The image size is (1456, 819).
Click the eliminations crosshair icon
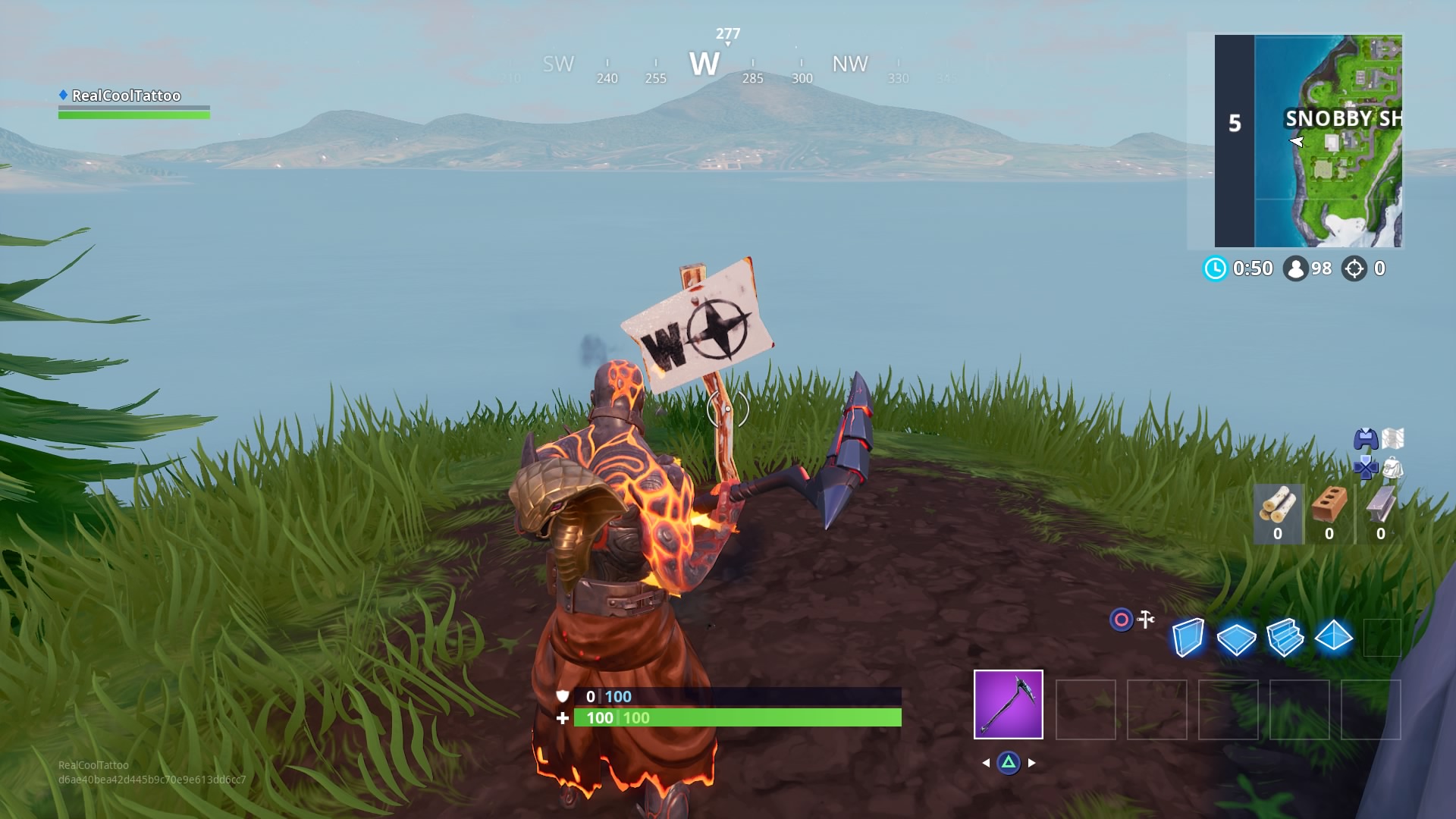[x=1355, y=268]
